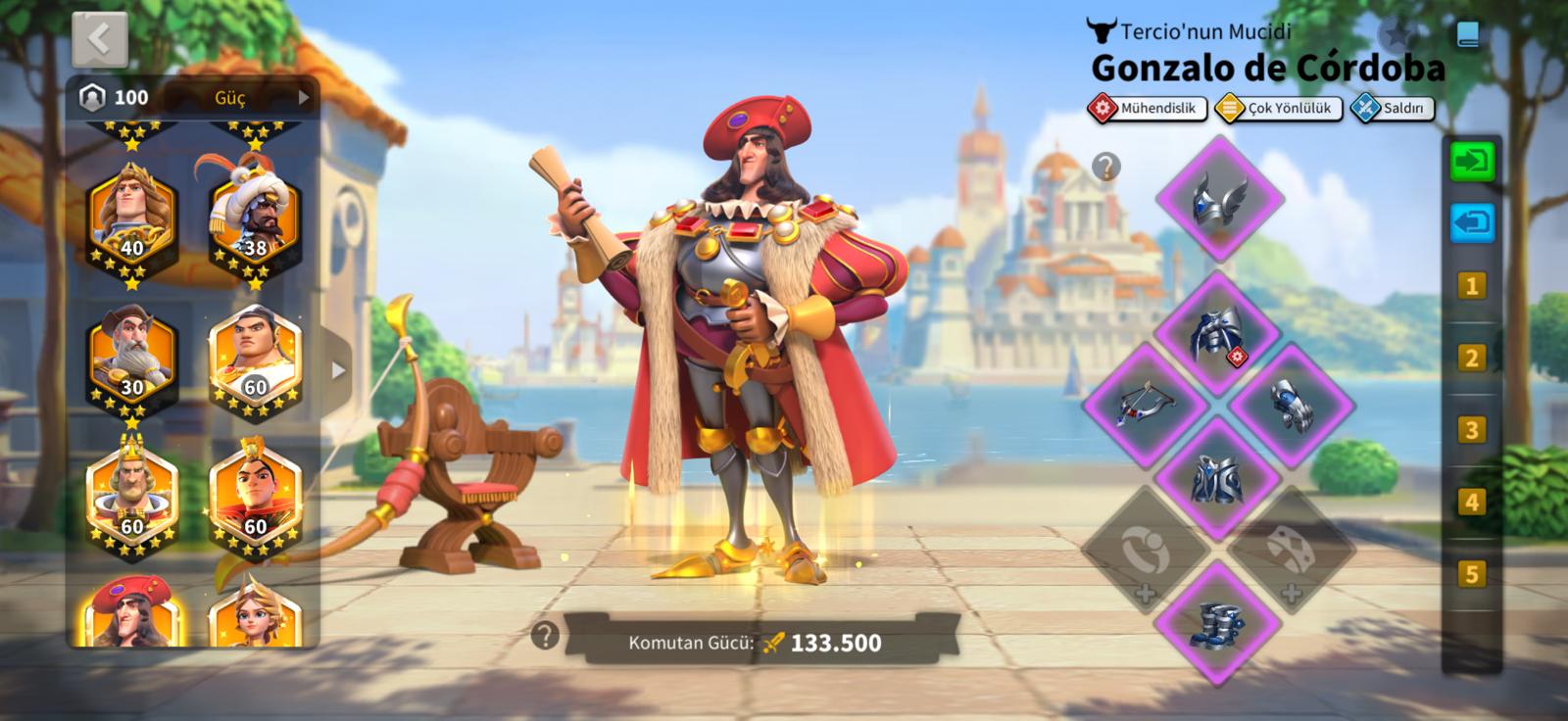Select the level 38 turbaned commander
Image resolution: width=1568 pixels, height=721 pixels.
[x=254, y=216]
